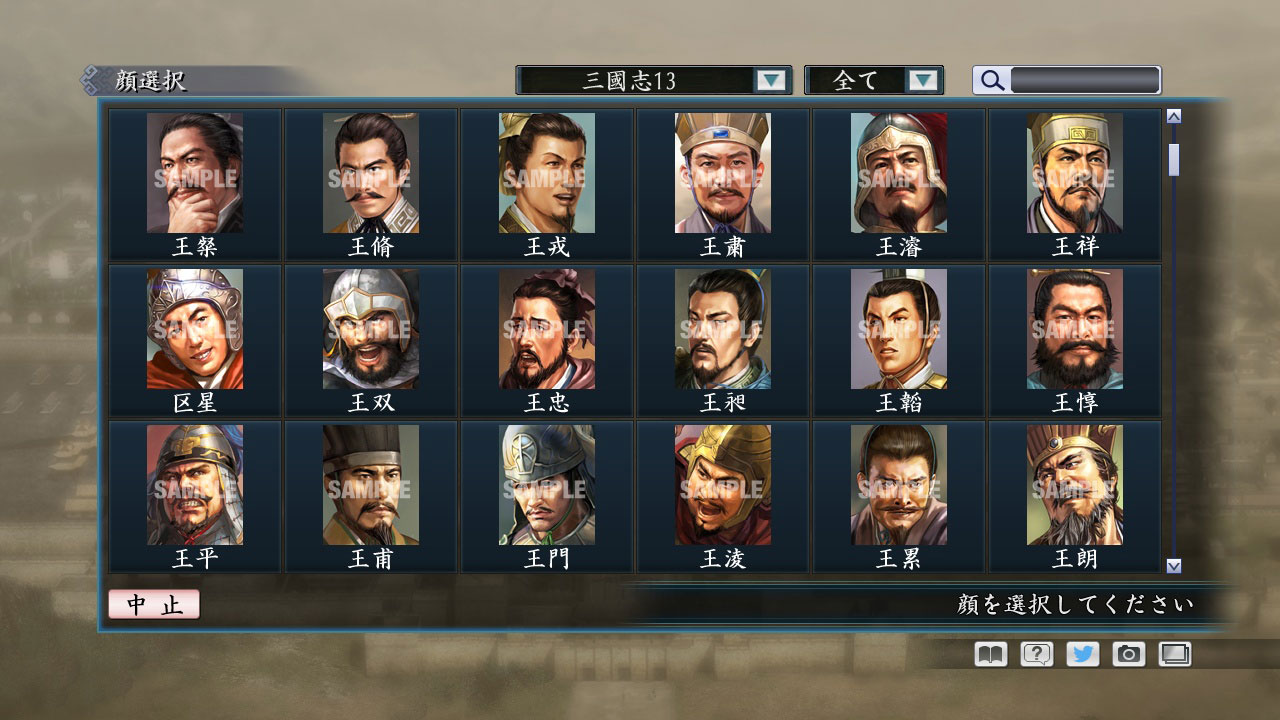The width and height of the screenshot is (1280, 720).
Task: Select the 王平 face portrait
Action: [193, 485]
